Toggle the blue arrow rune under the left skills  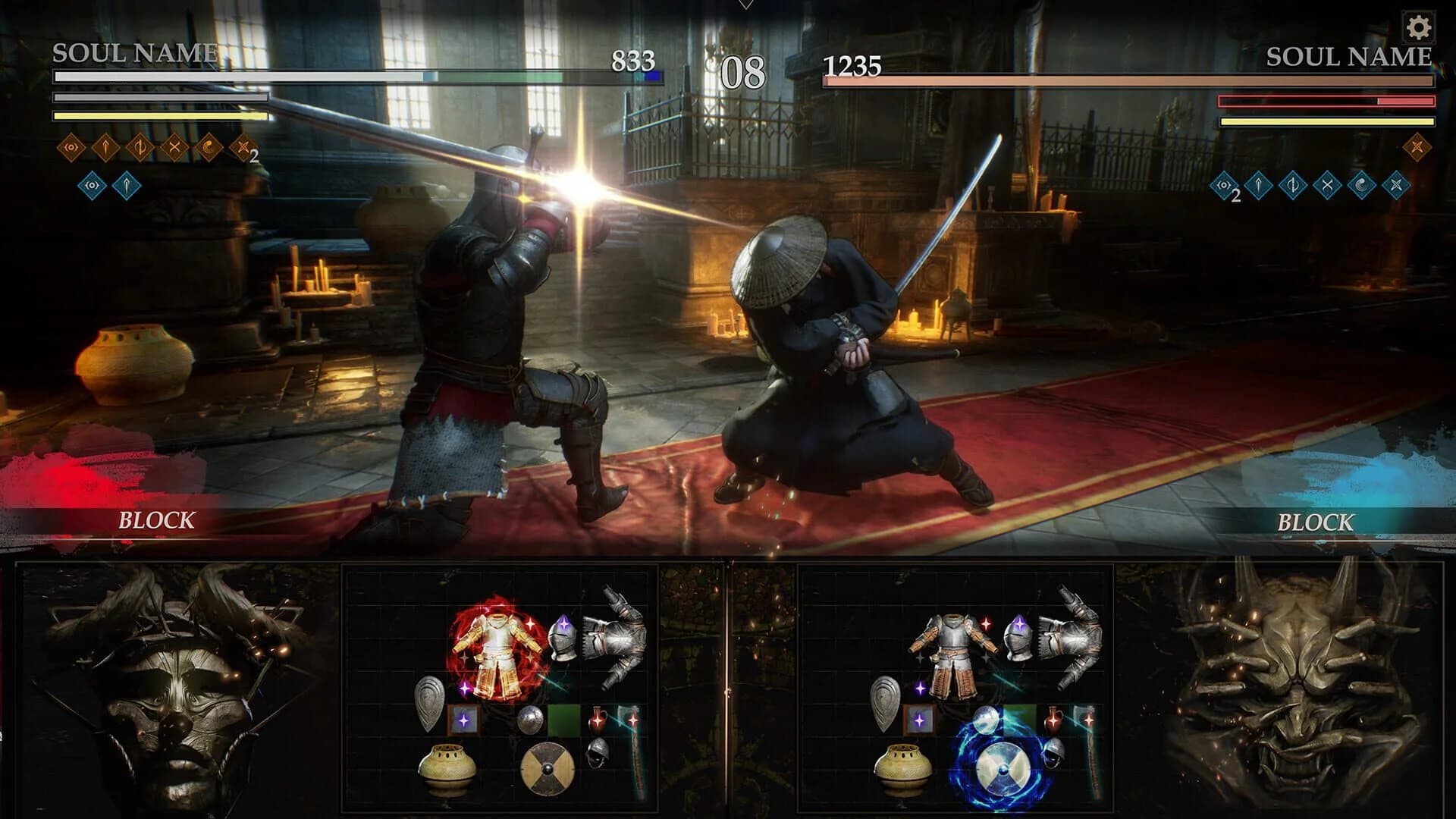click(127, 187)
